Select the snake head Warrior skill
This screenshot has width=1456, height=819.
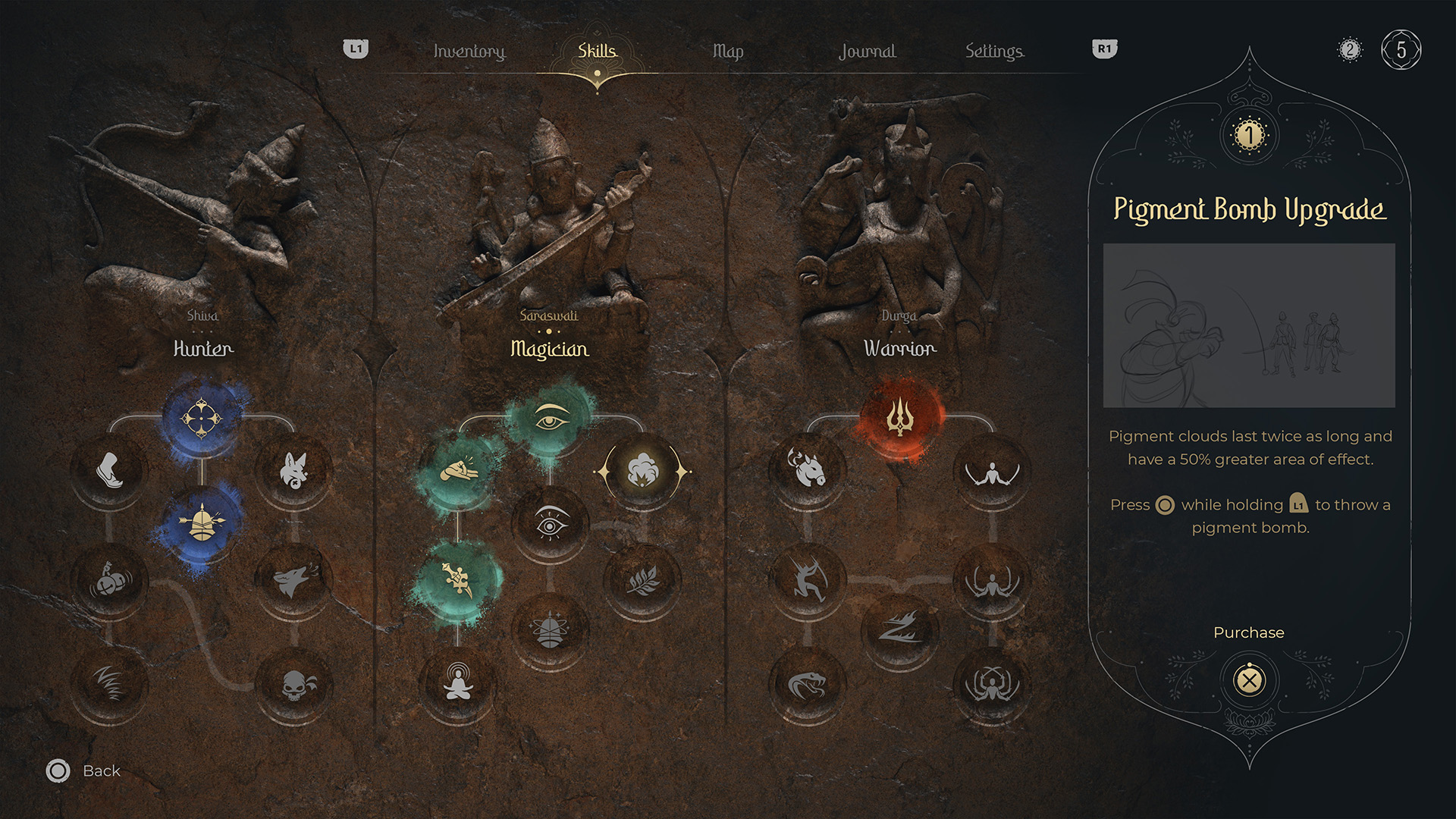click(808, 686)
